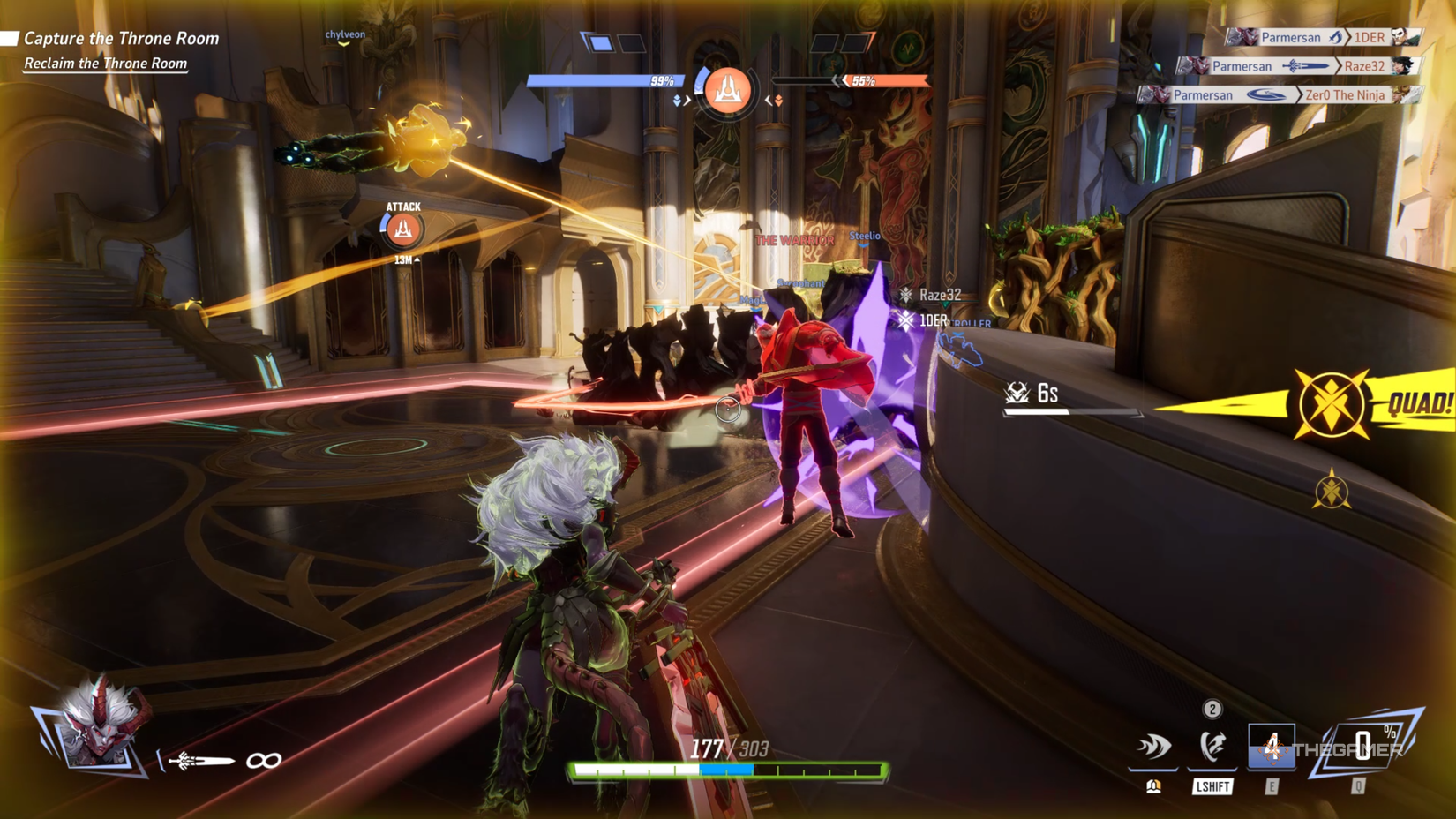The width and height of the screenshot is (1456, 819).
Task: Click the central objective emblem between team bars
Action: pos(728,91)
